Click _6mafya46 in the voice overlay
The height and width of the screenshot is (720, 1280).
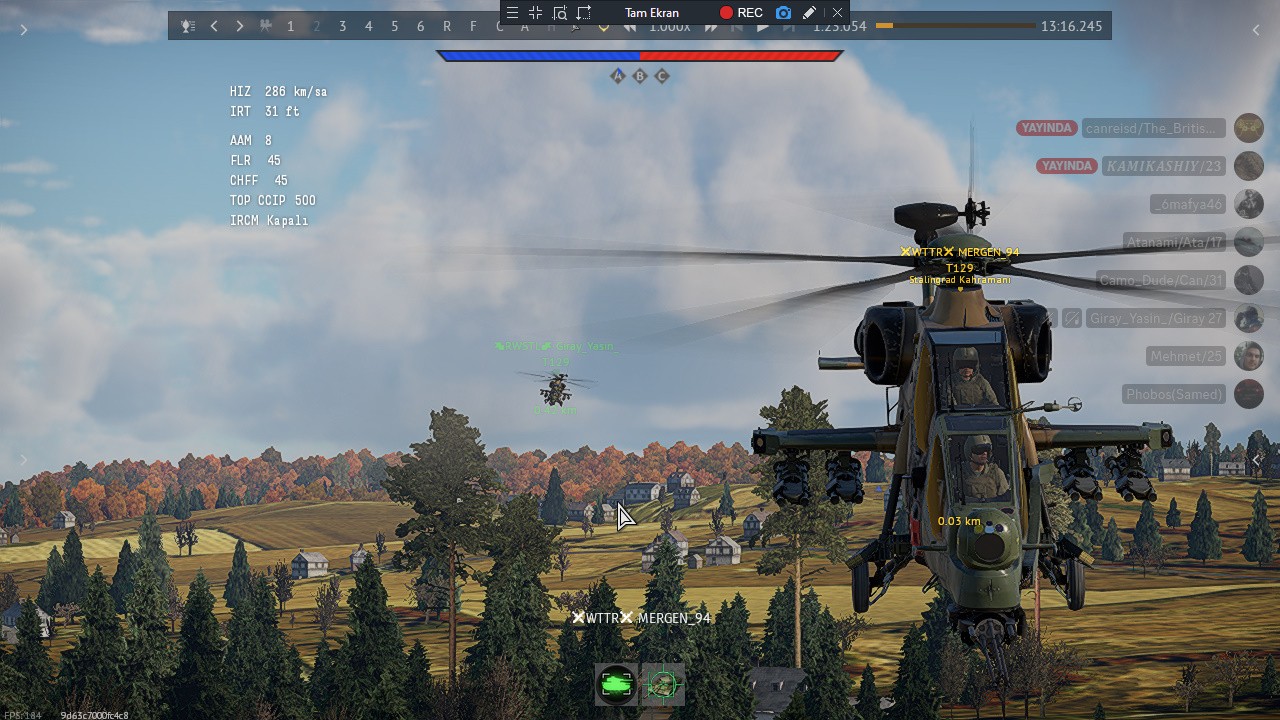pyautogui.click(x=1187, y=204)
